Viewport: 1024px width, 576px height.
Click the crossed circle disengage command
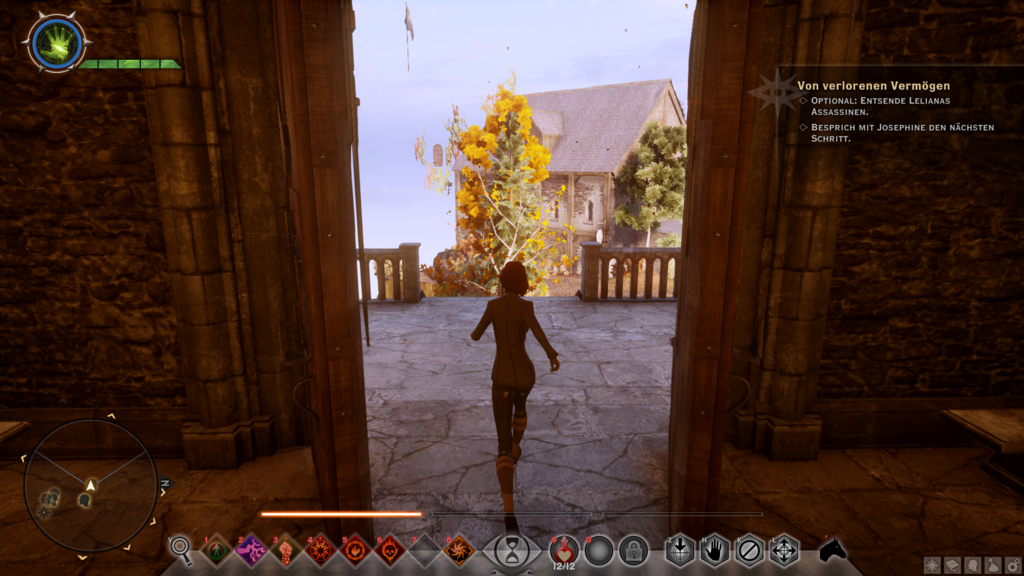click(x=749, y=549)
